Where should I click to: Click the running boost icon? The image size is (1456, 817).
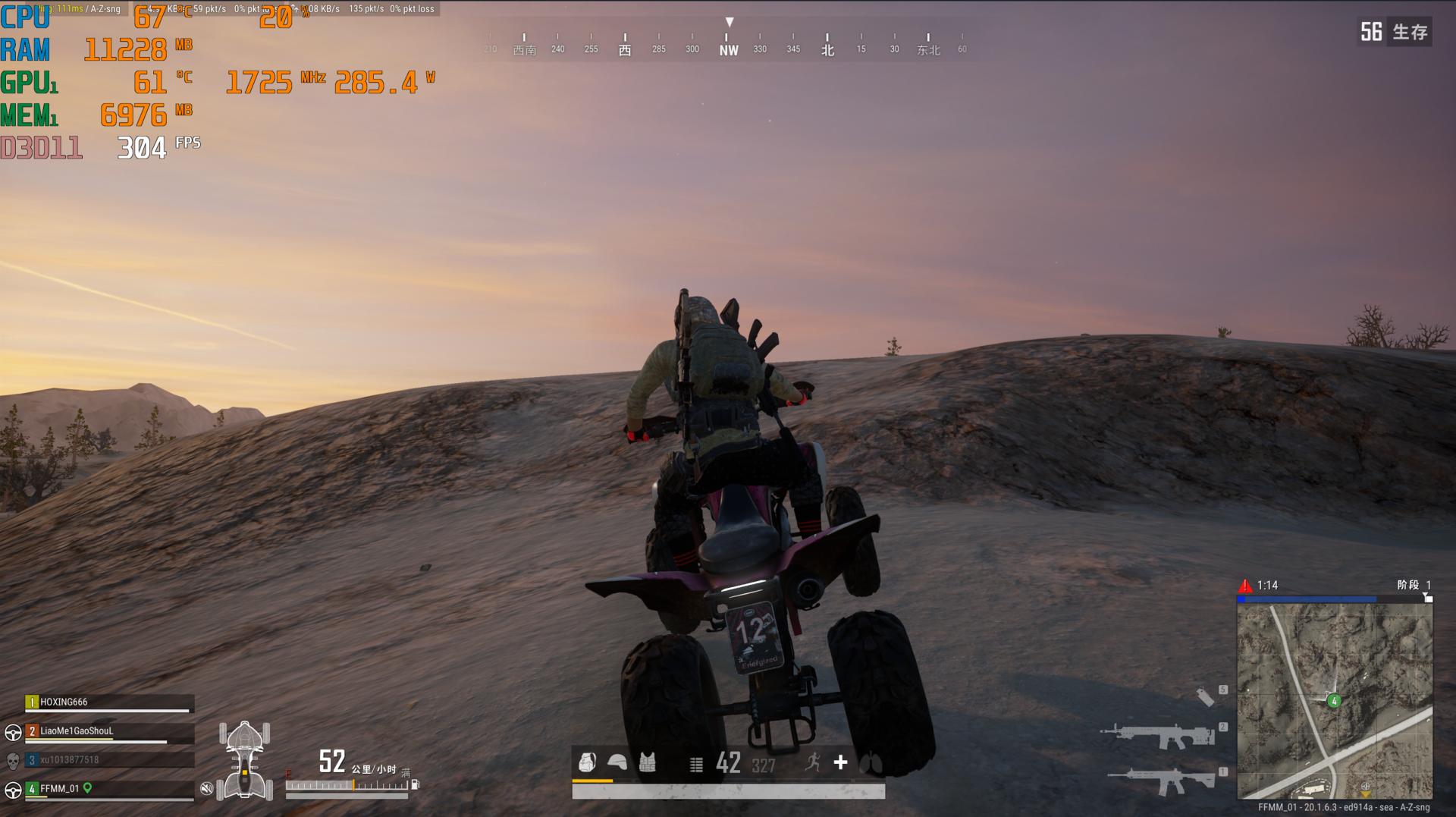(x=813, y=762)
